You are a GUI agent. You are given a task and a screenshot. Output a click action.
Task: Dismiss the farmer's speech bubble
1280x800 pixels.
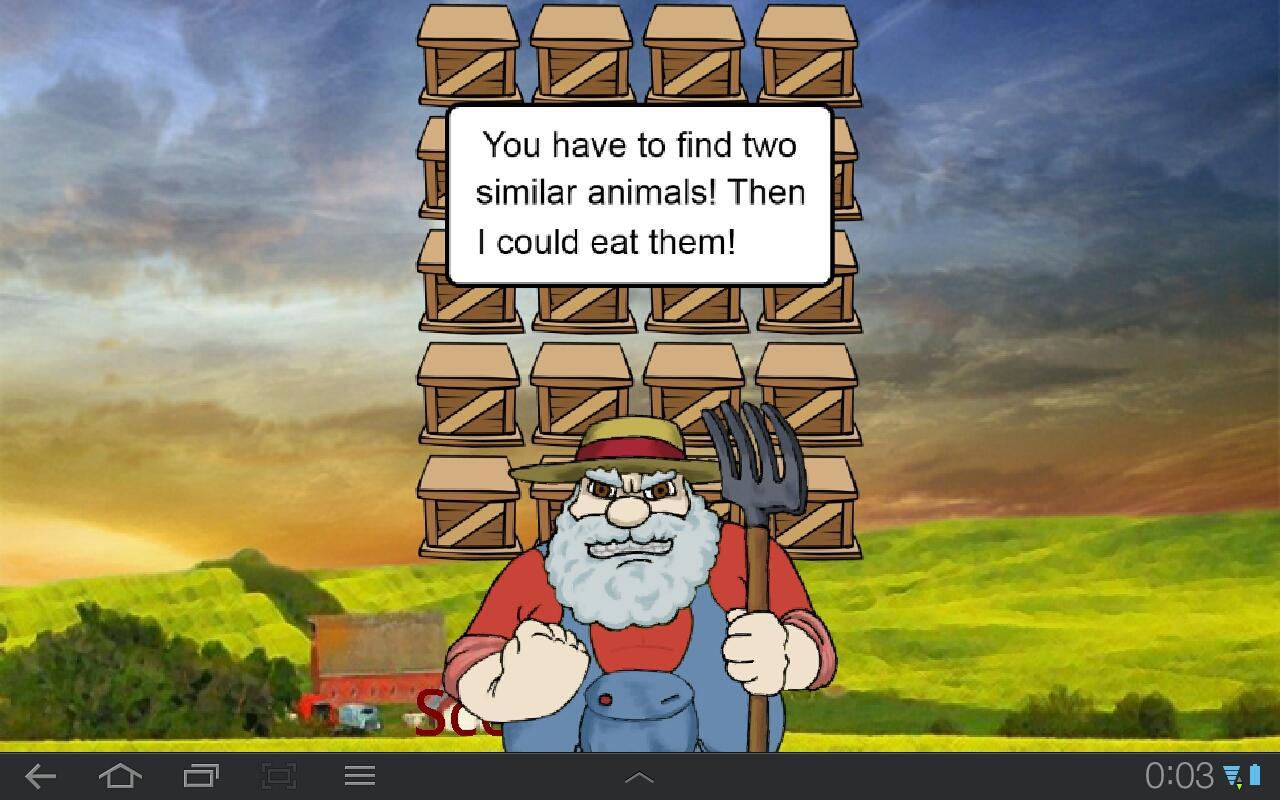pyautogui.click(x=640, y=192)
